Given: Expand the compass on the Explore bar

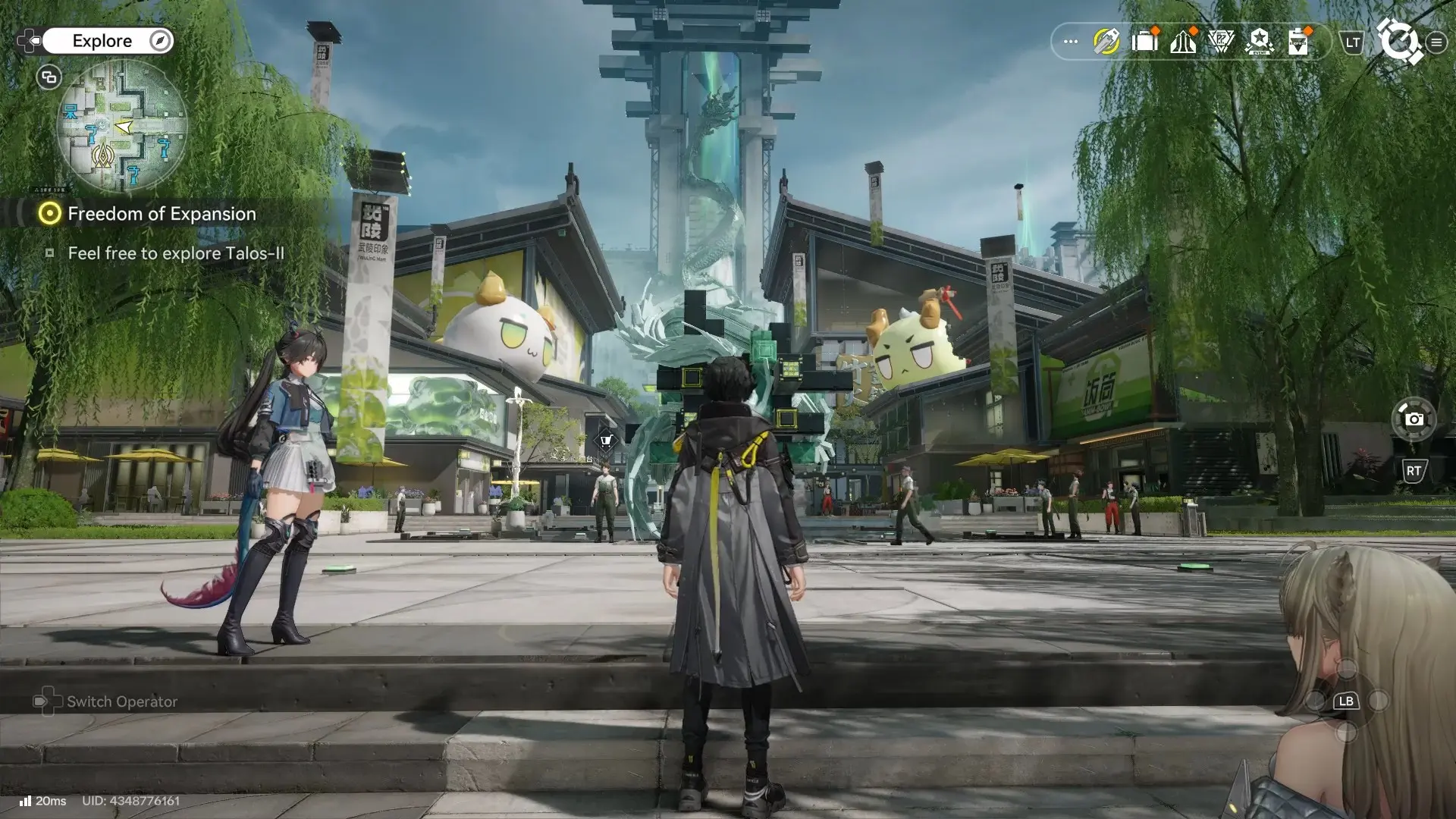Looking at the screenshot, I should point(158,41).
